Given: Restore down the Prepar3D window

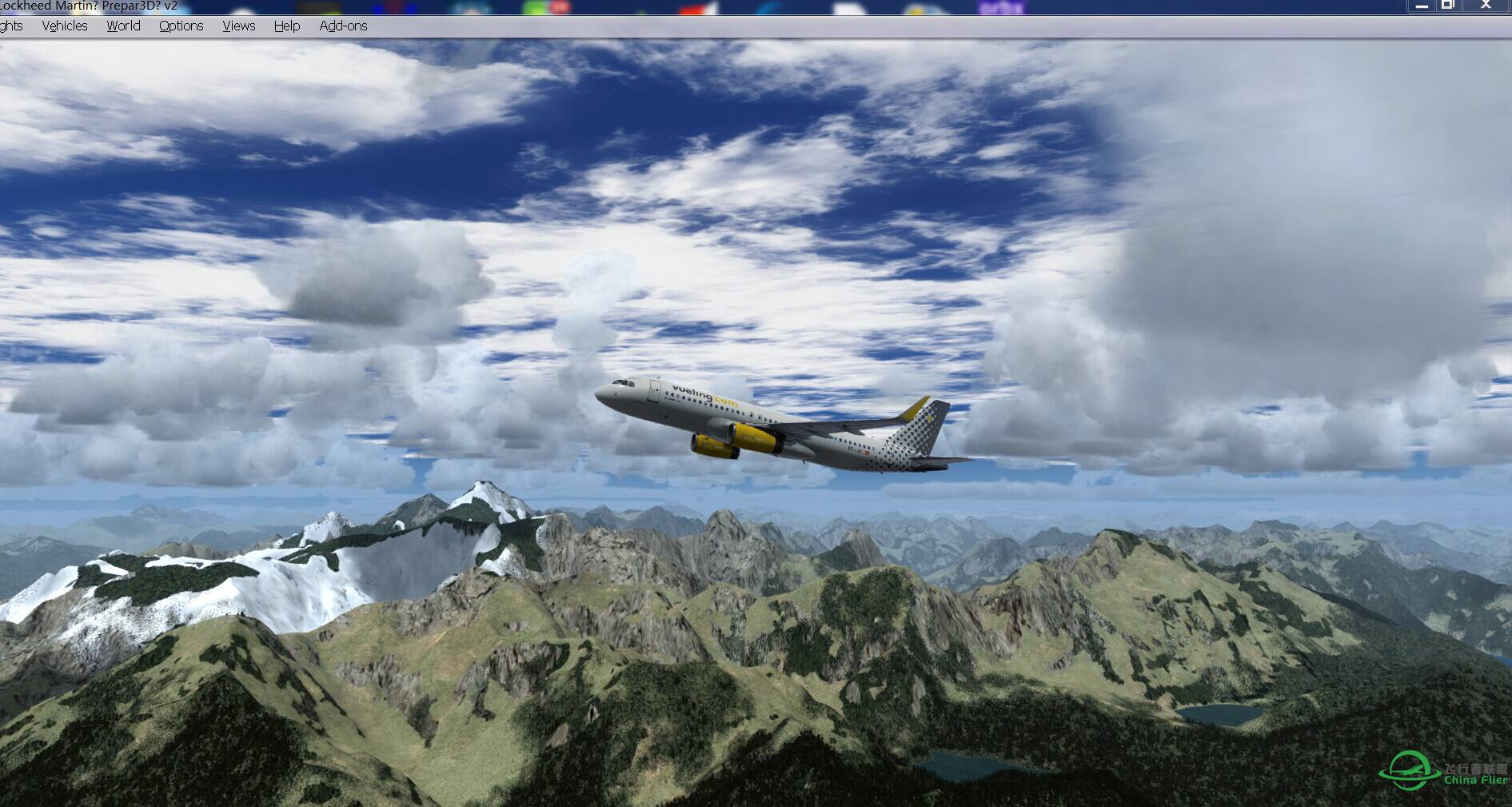Looking at the screenshot, I should click(x=1448, y=6).
